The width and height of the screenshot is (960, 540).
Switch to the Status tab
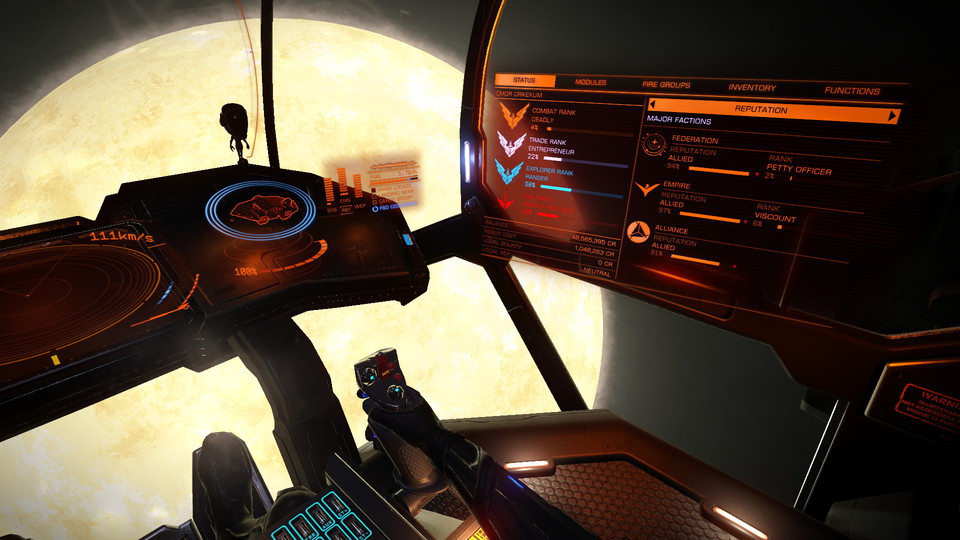pos(525,81)
